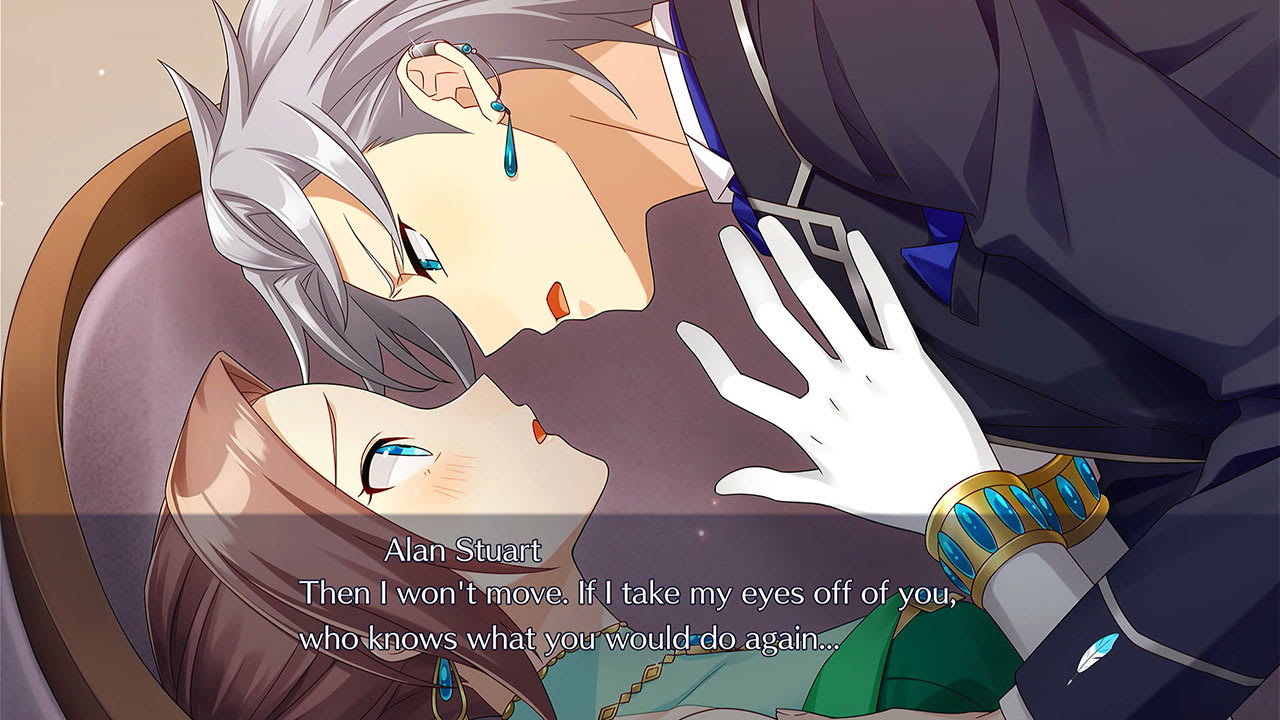Click inside the dialogue text box to advance
This screenshot has width=1280, height=720.
pyautogui.click(x=640, y=615)
